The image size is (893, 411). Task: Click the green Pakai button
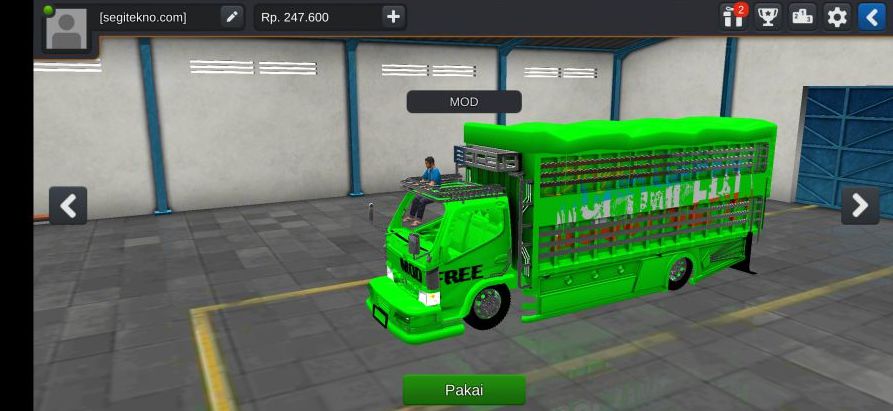pos(463,390)
